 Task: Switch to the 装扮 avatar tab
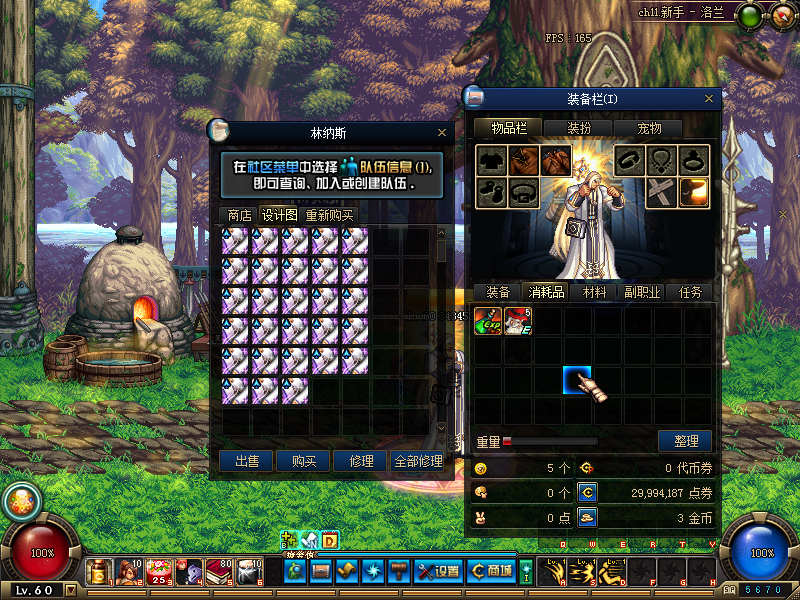579,128
